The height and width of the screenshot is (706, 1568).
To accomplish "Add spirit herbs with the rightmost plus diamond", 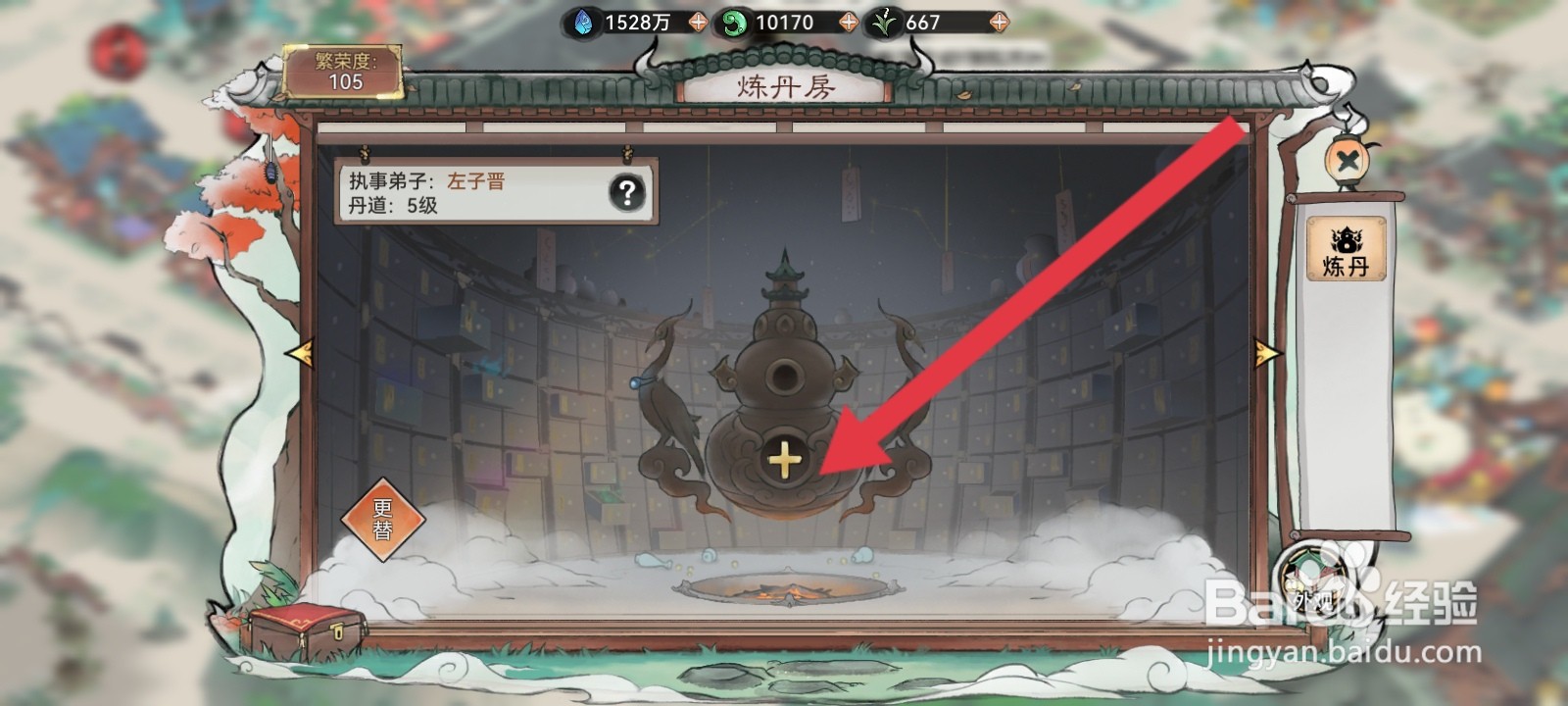I will coord(999,22).
